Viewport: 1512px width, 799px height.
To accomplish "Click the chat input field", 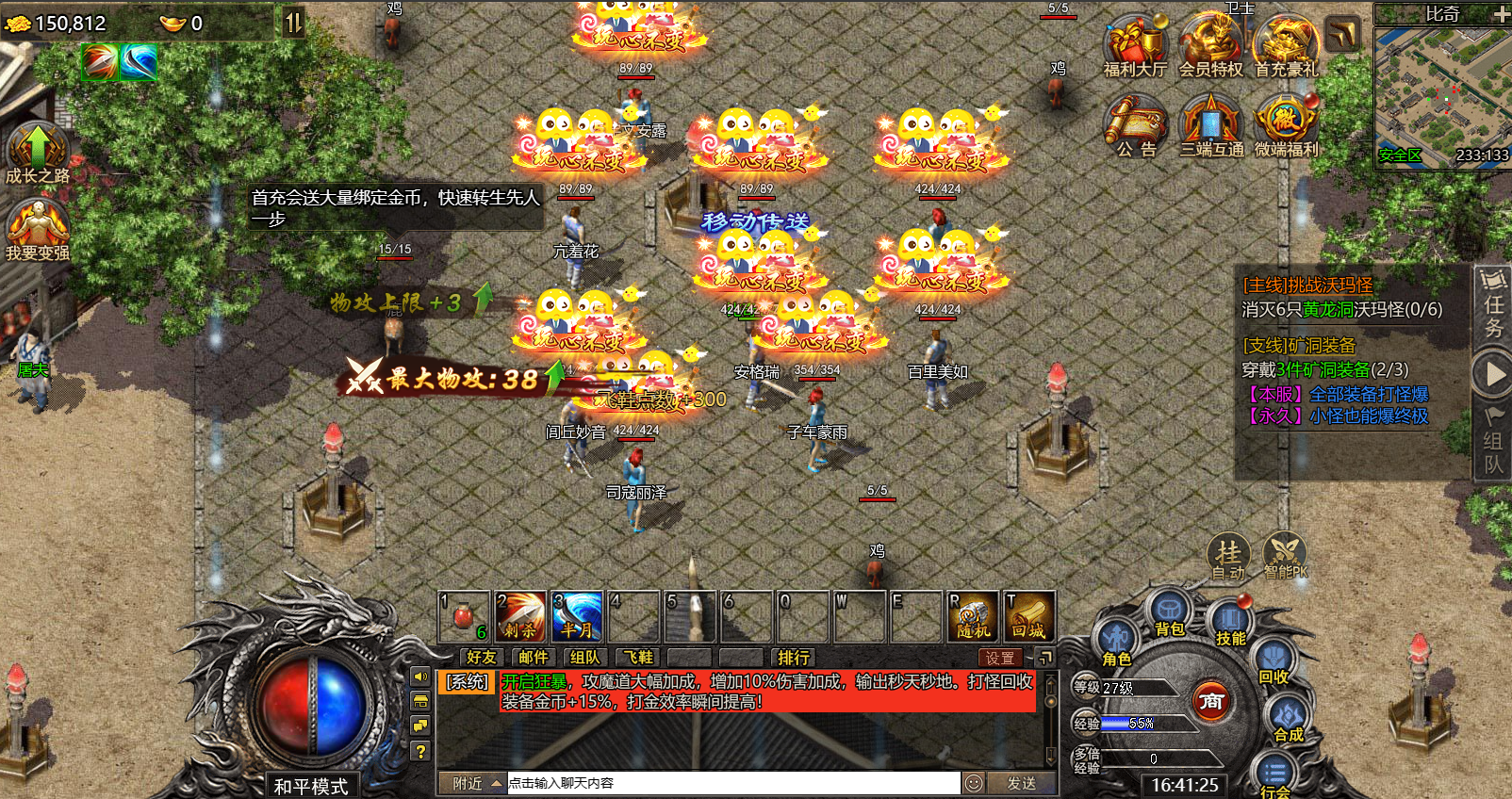I will pos(733,783).
